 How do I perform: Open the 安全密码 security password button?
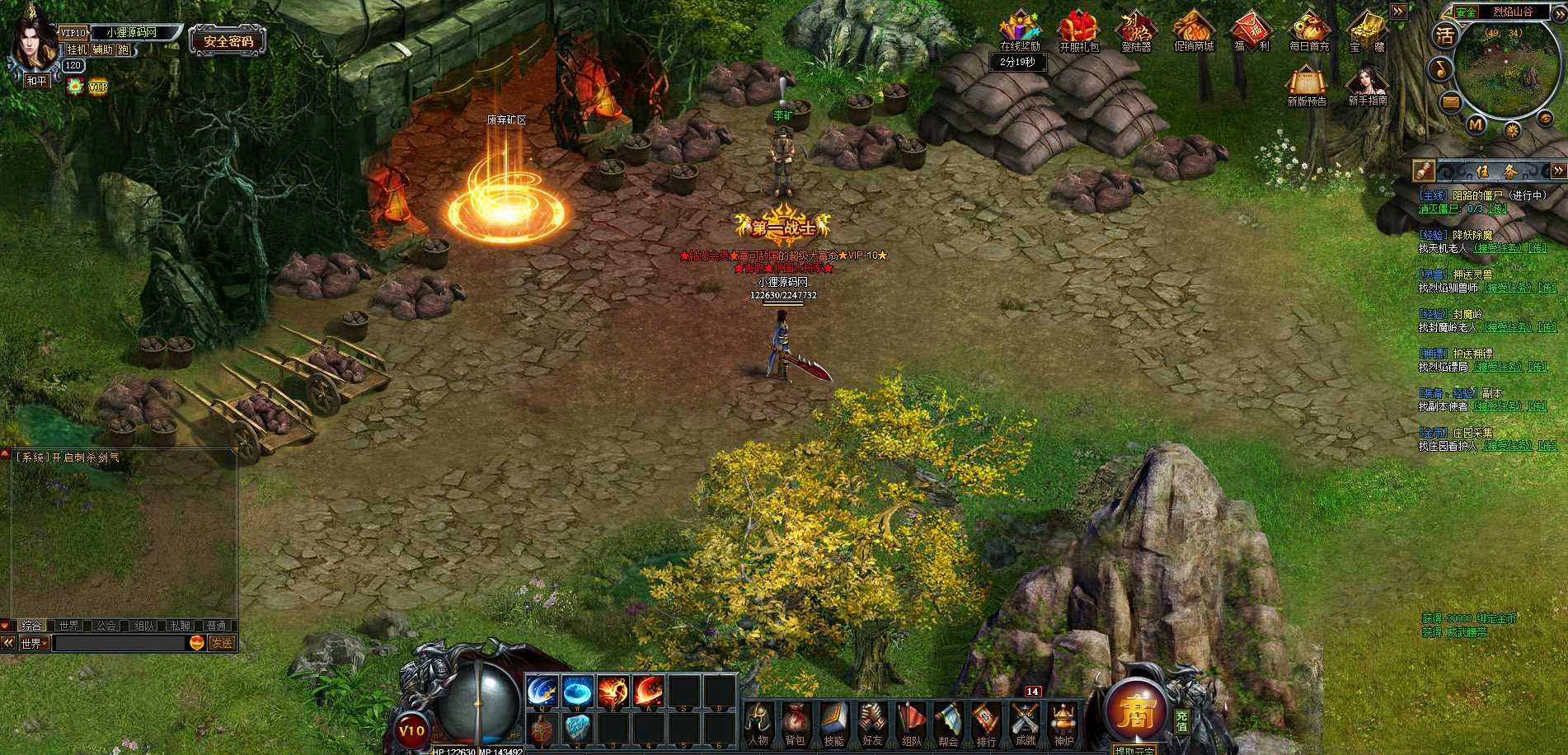(228, 41)
